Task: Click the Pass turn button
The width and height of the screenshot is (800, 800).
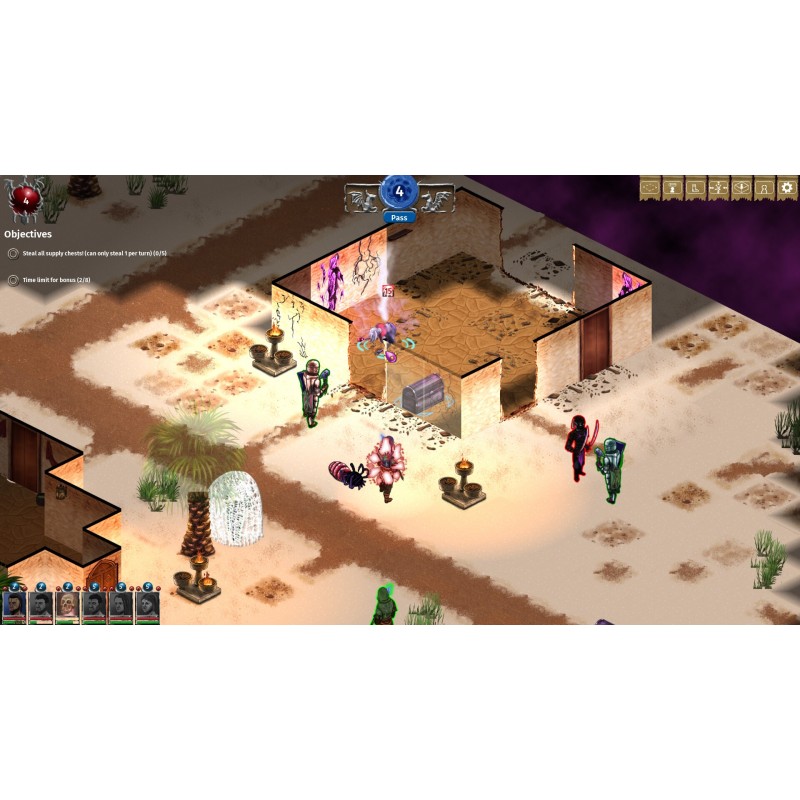Action: pos(399,216)
